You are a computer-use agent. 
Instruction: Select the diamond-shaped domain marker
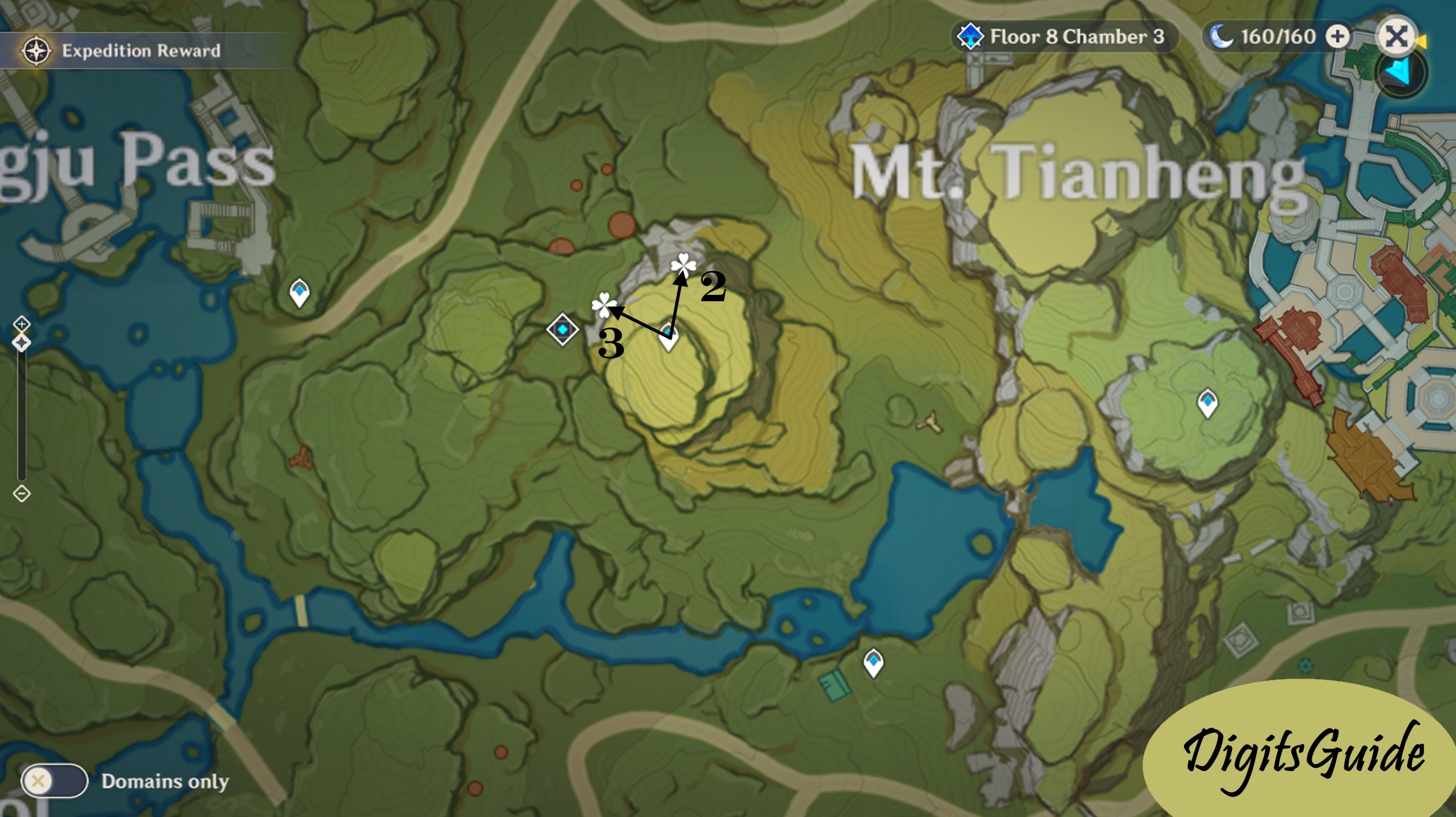[563, 329]
